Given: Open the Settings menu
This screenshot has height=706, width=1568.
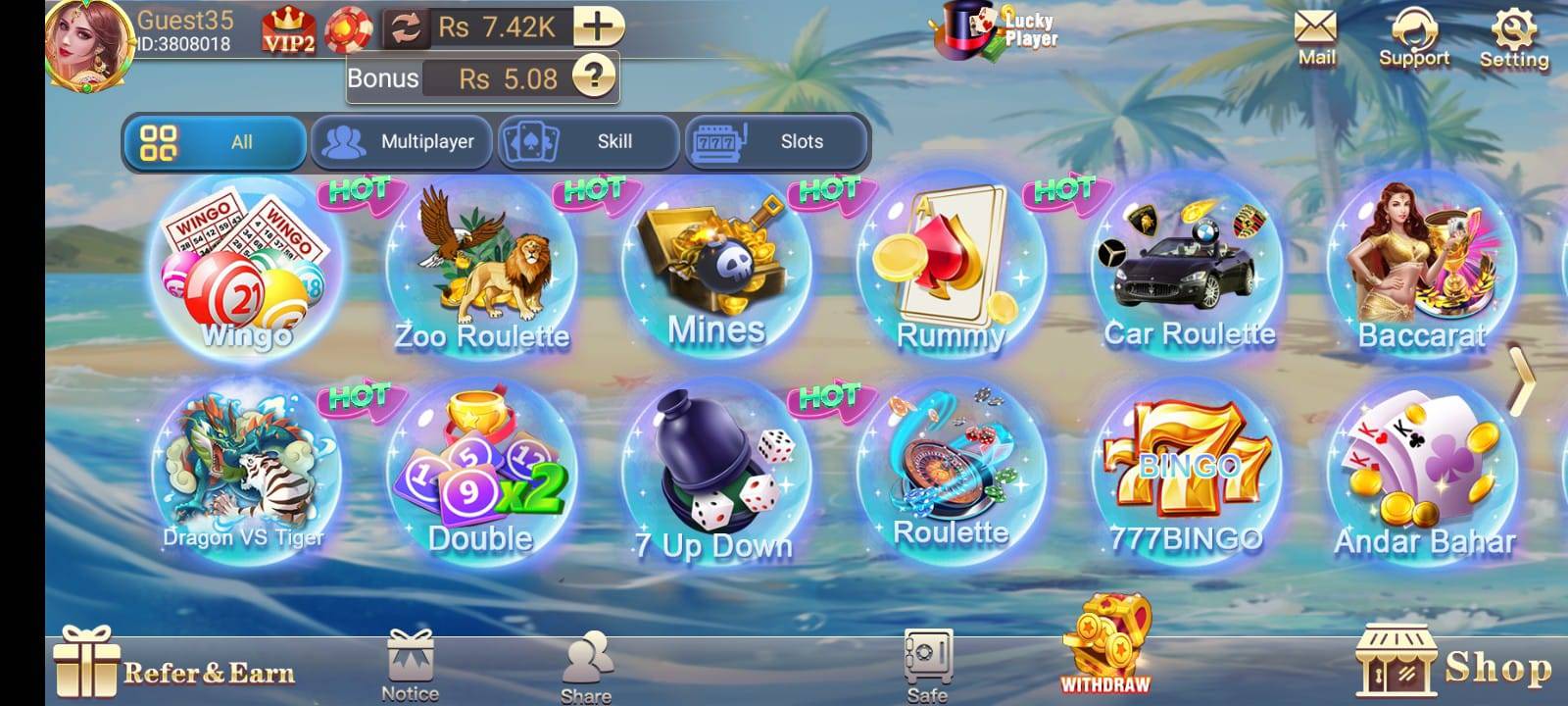Looking at the screenshot, I should pos(1514,32).
